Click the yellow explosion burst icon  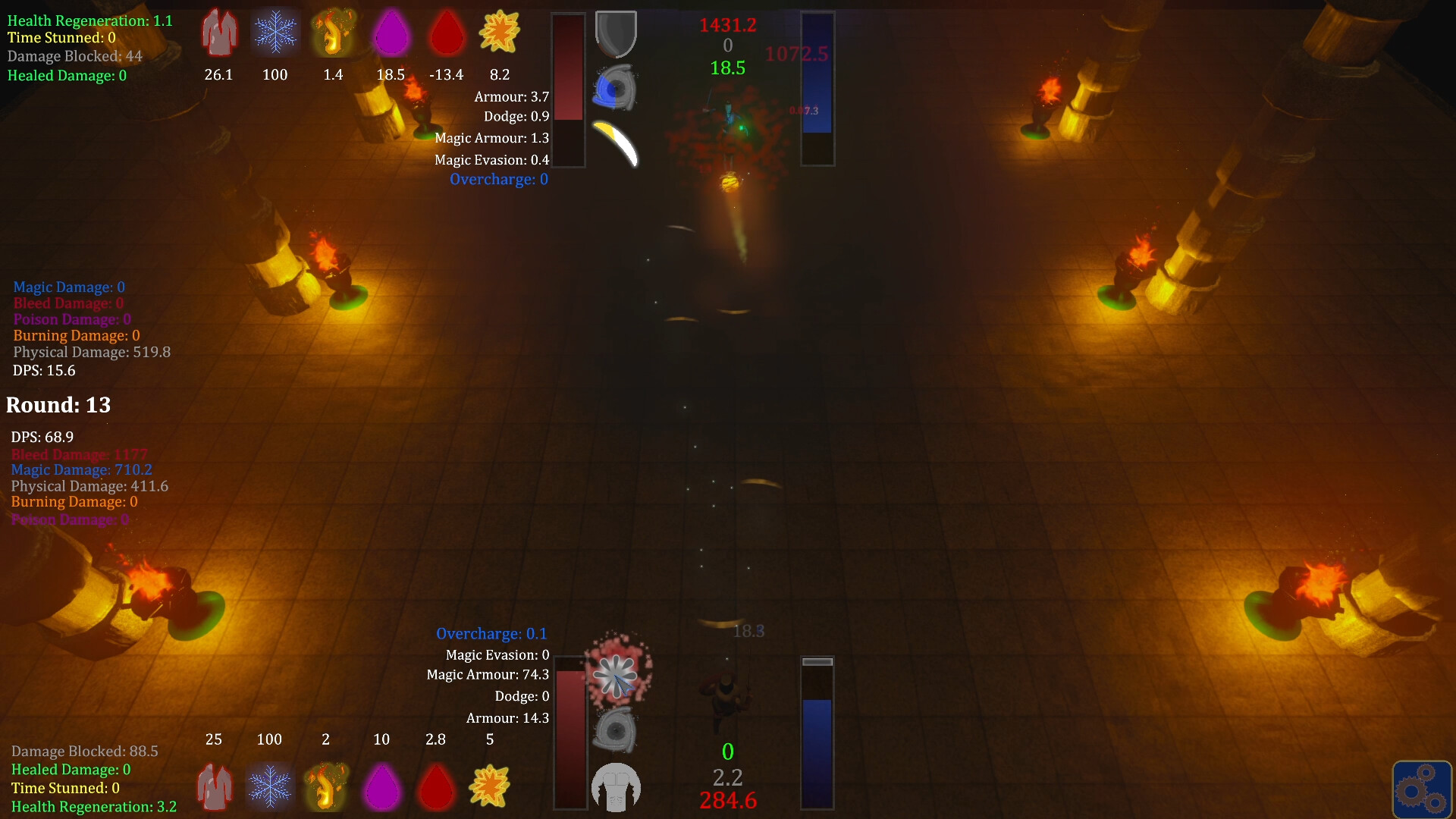pos(500,32)
